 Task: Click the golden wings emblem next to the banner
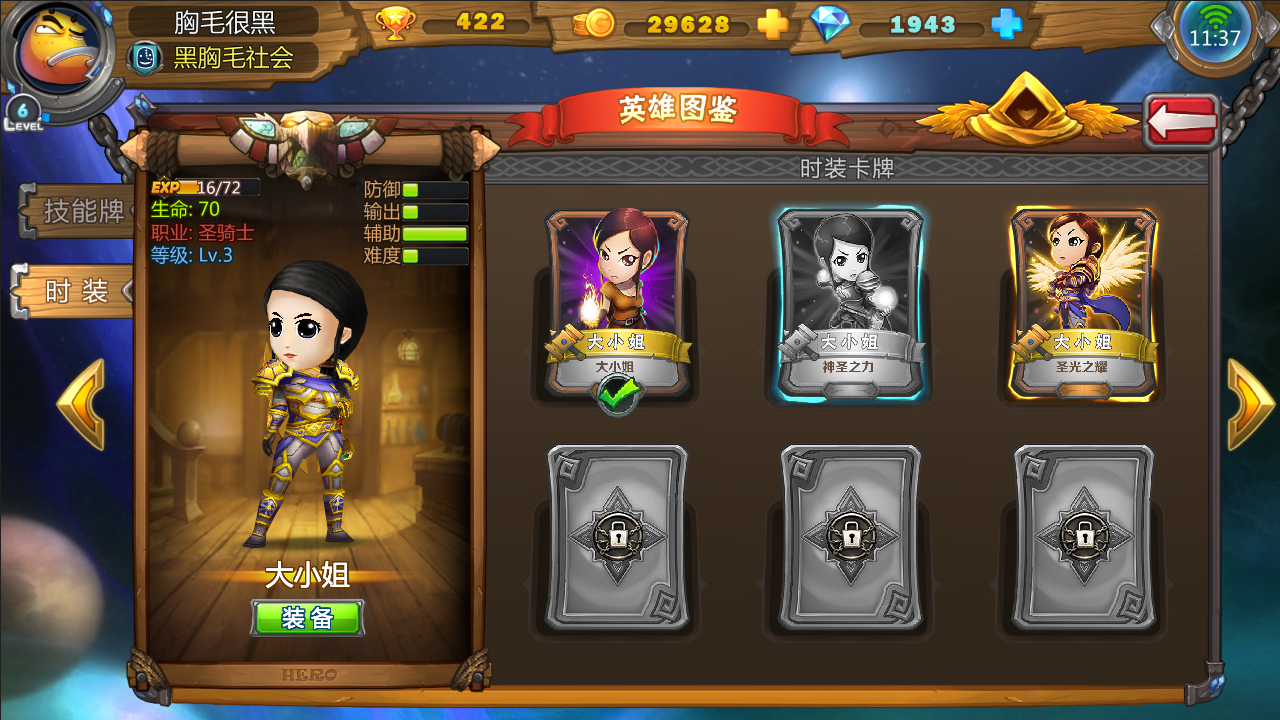[1023, 113]
